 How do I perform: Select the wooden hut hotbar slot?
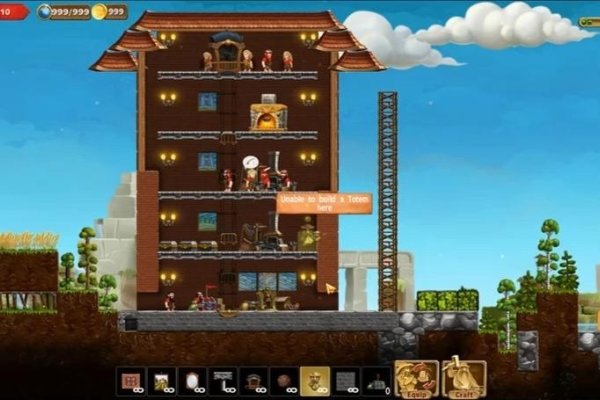[x=253, y=381]
